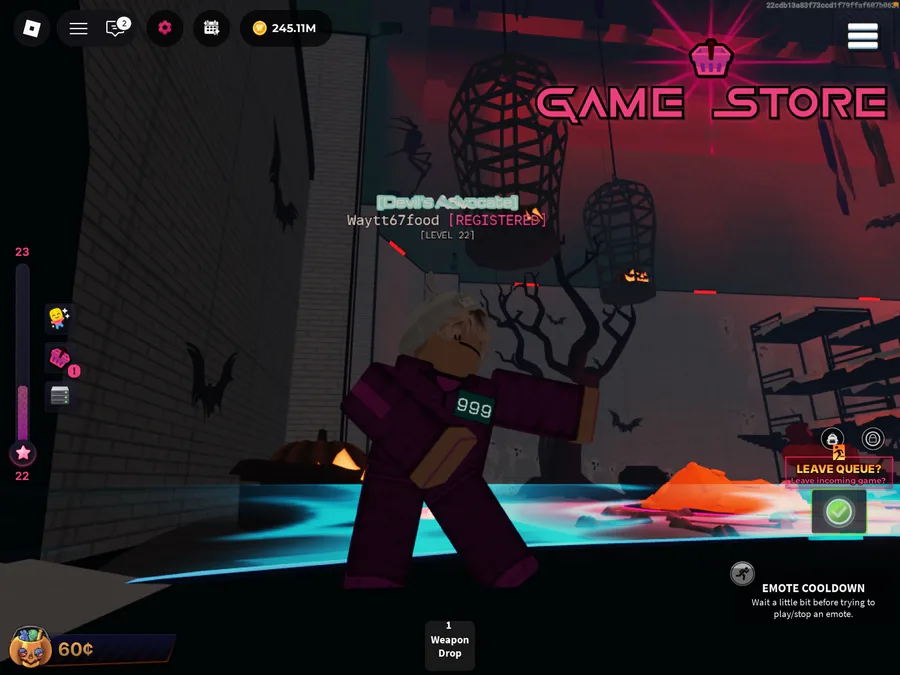Tap the round padlock icon

click(873, 439)
